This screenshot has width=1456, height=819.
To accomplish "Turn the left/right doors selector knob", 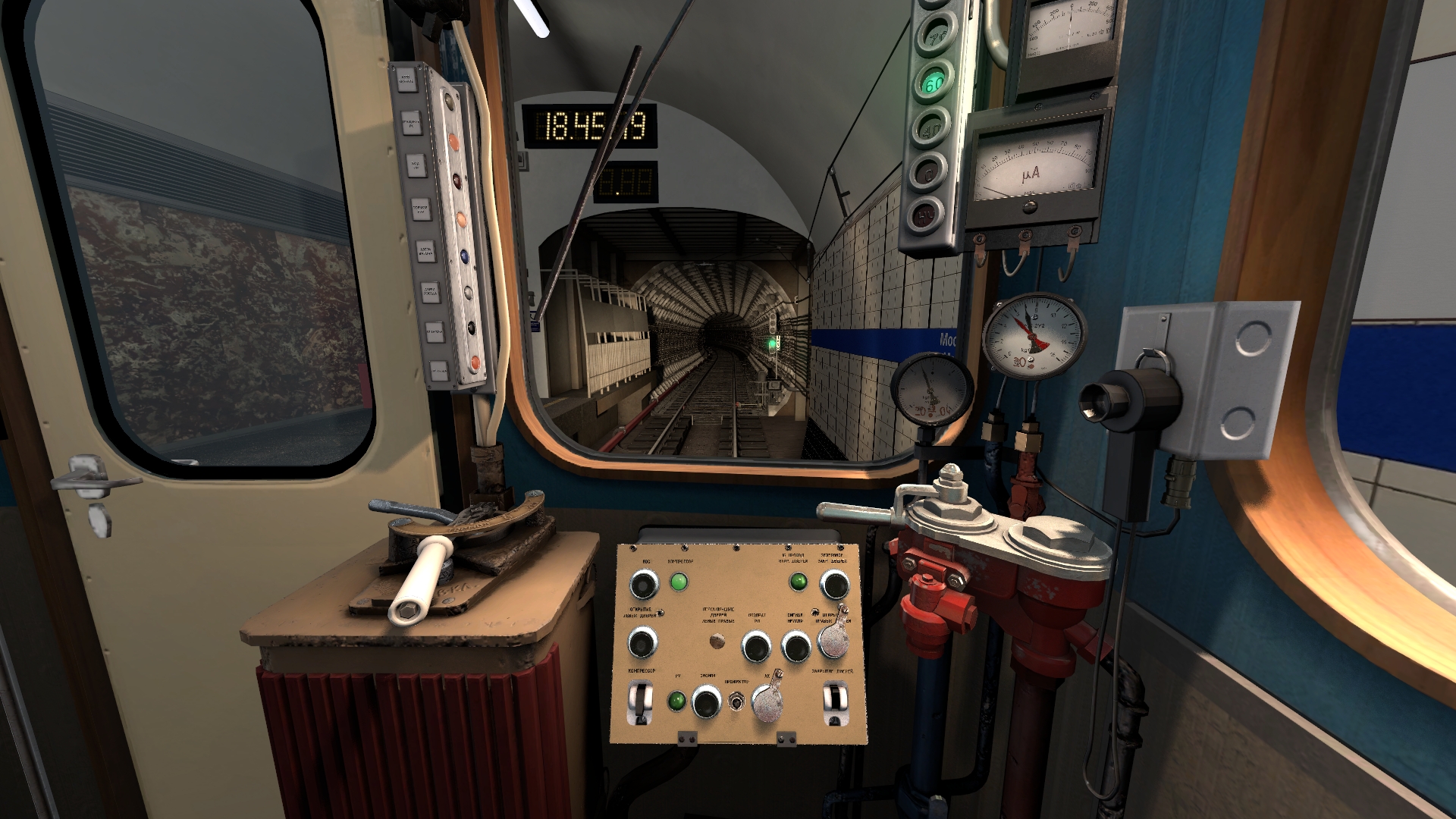I will (x=717, y=642).
